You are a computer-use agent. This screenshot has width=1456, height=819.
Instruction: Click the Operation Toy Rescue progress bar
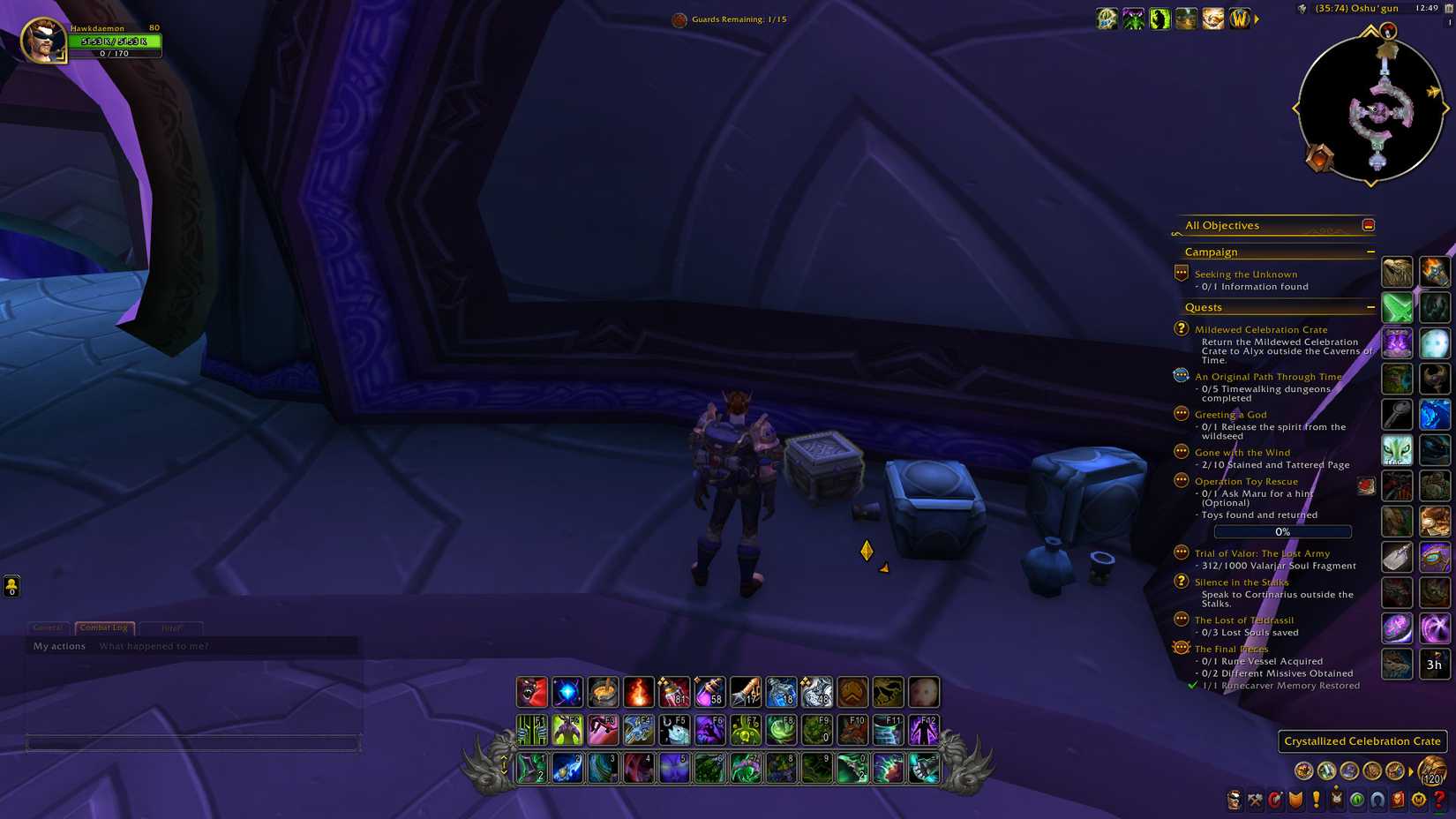pos(1281,531)
